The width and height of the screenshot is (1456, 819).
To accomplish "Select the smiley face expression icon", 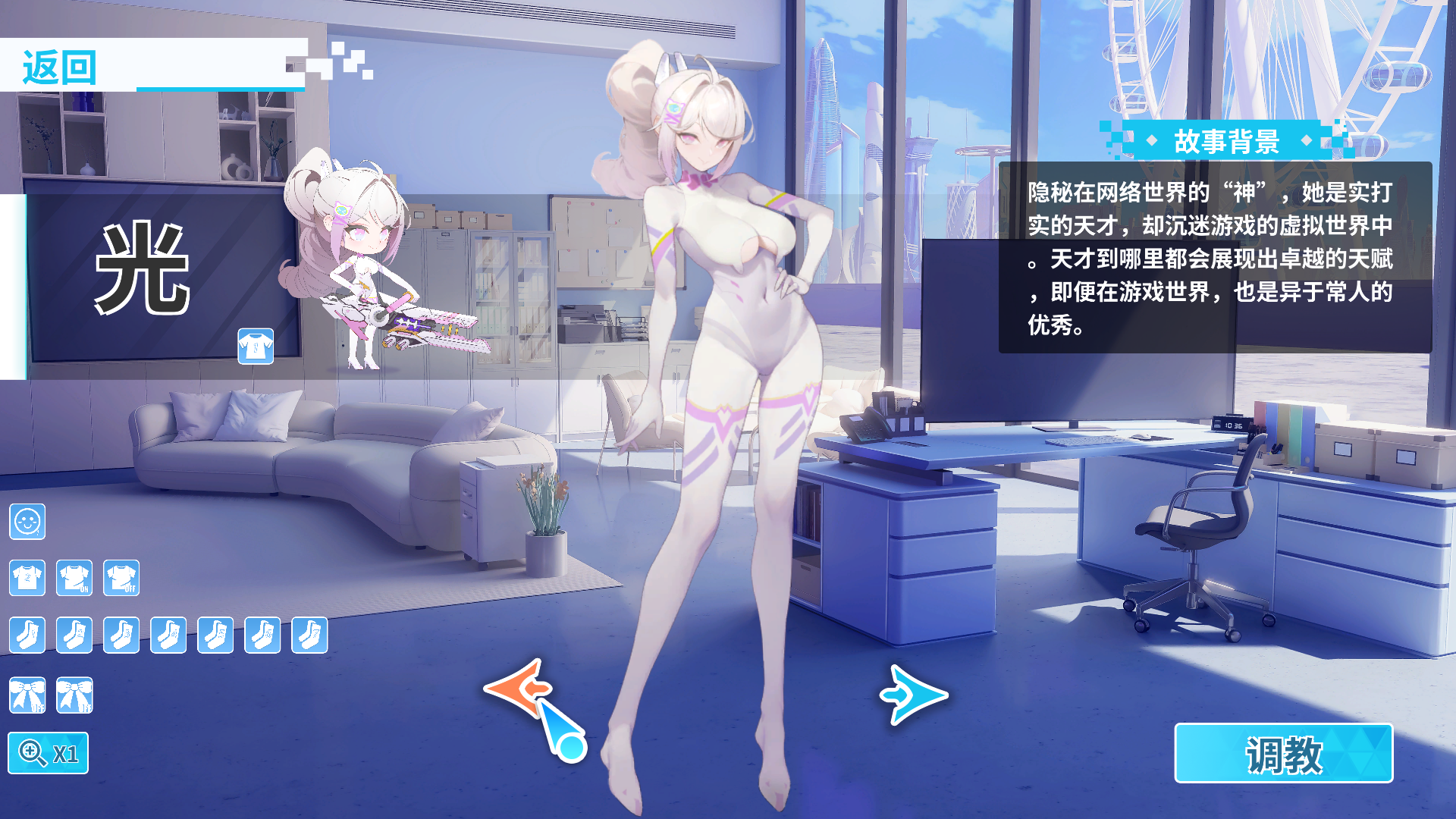I will pyautogui.click(x=27, y=522).
